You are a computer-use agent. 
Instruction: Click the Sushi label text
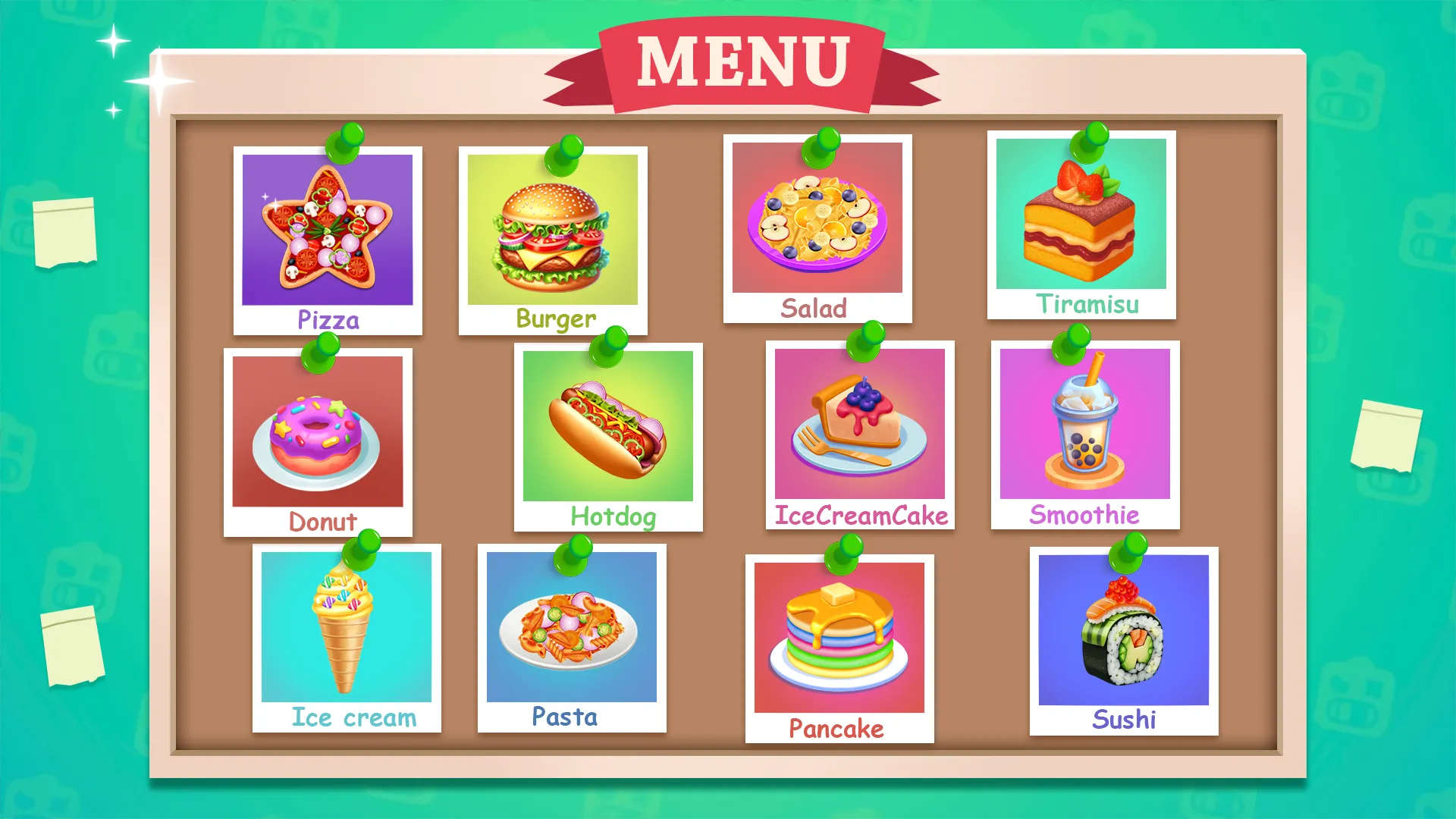click(x=1124, y=717)
